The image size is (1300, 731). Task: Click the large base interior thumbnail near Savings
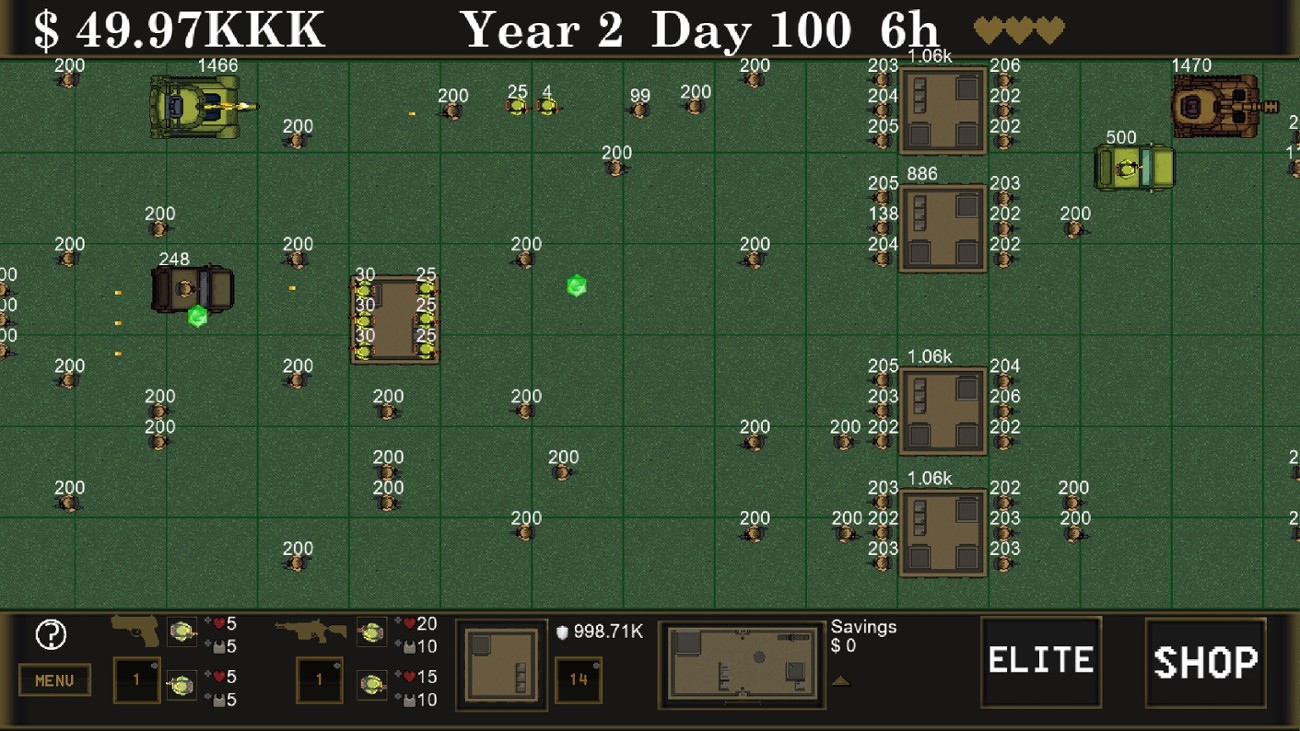[742, 665]
